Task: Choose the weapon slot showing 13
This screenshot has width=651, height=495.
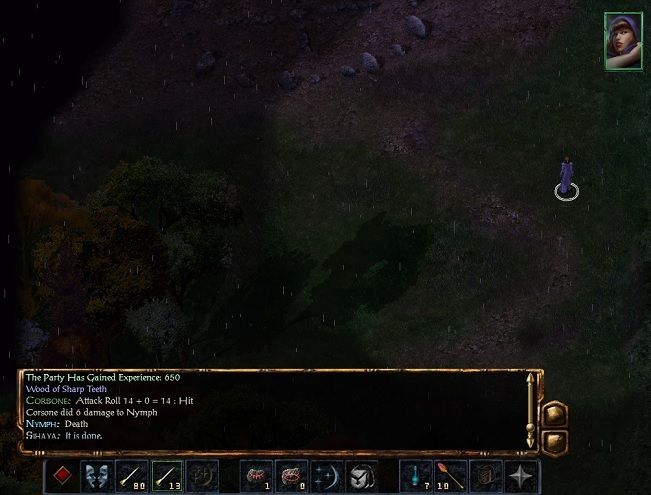Action: (x=167, y=476)
